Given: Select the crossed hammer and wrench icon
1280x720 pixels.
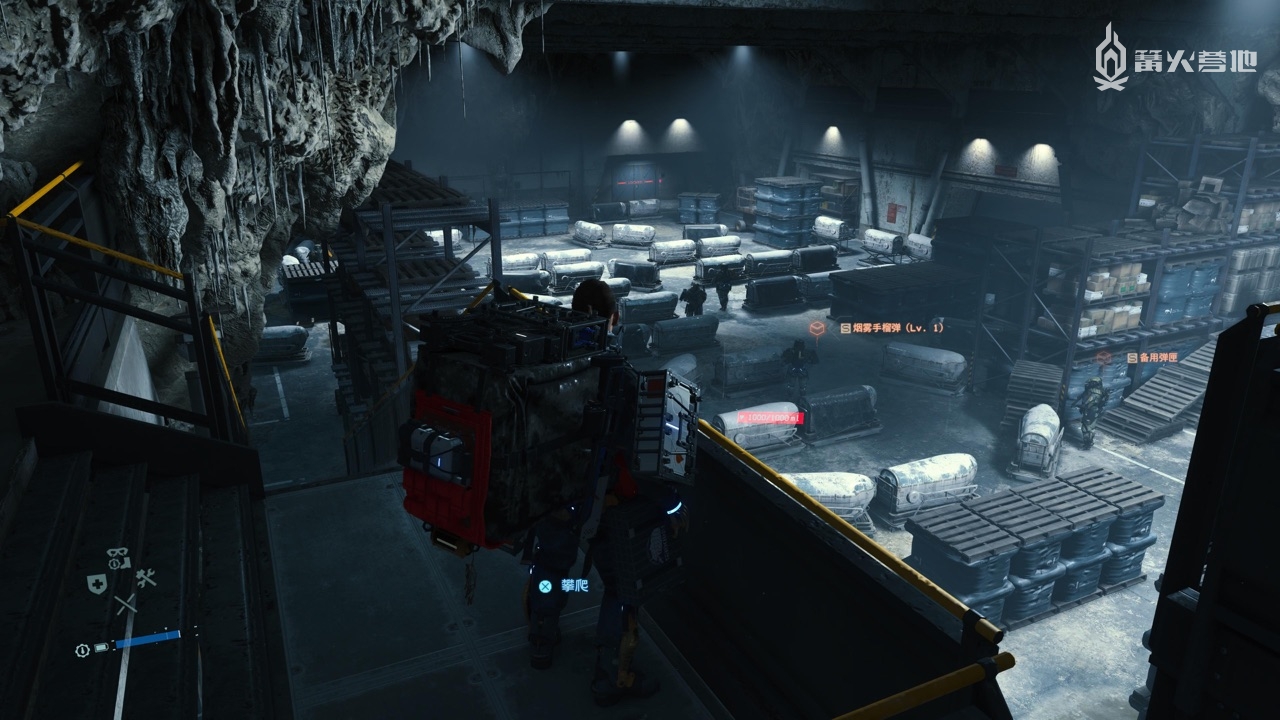Looking at the screenshot, I should [146, 578].
